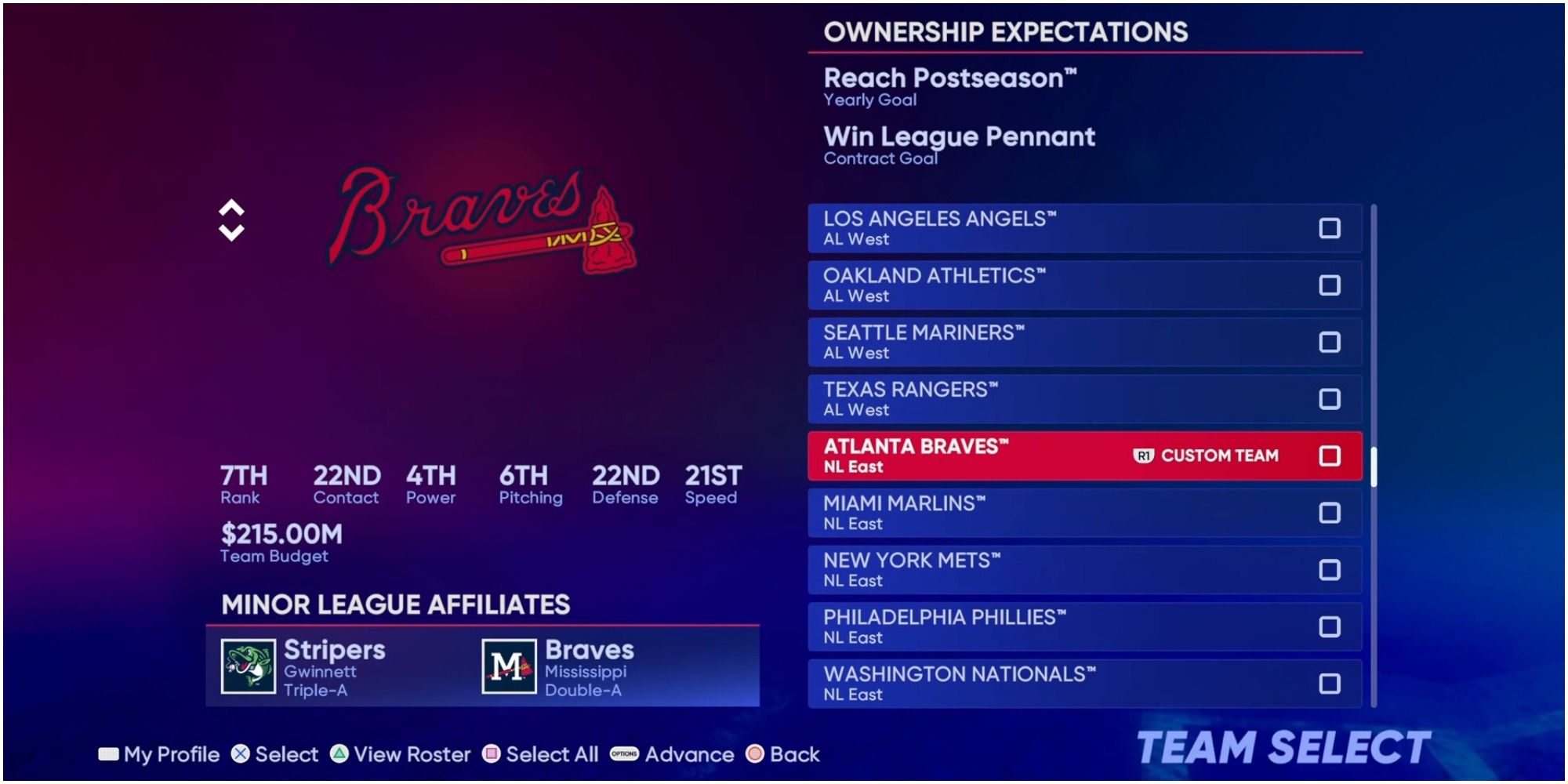Click the Triangle icon for View Roster

[340, 754]
